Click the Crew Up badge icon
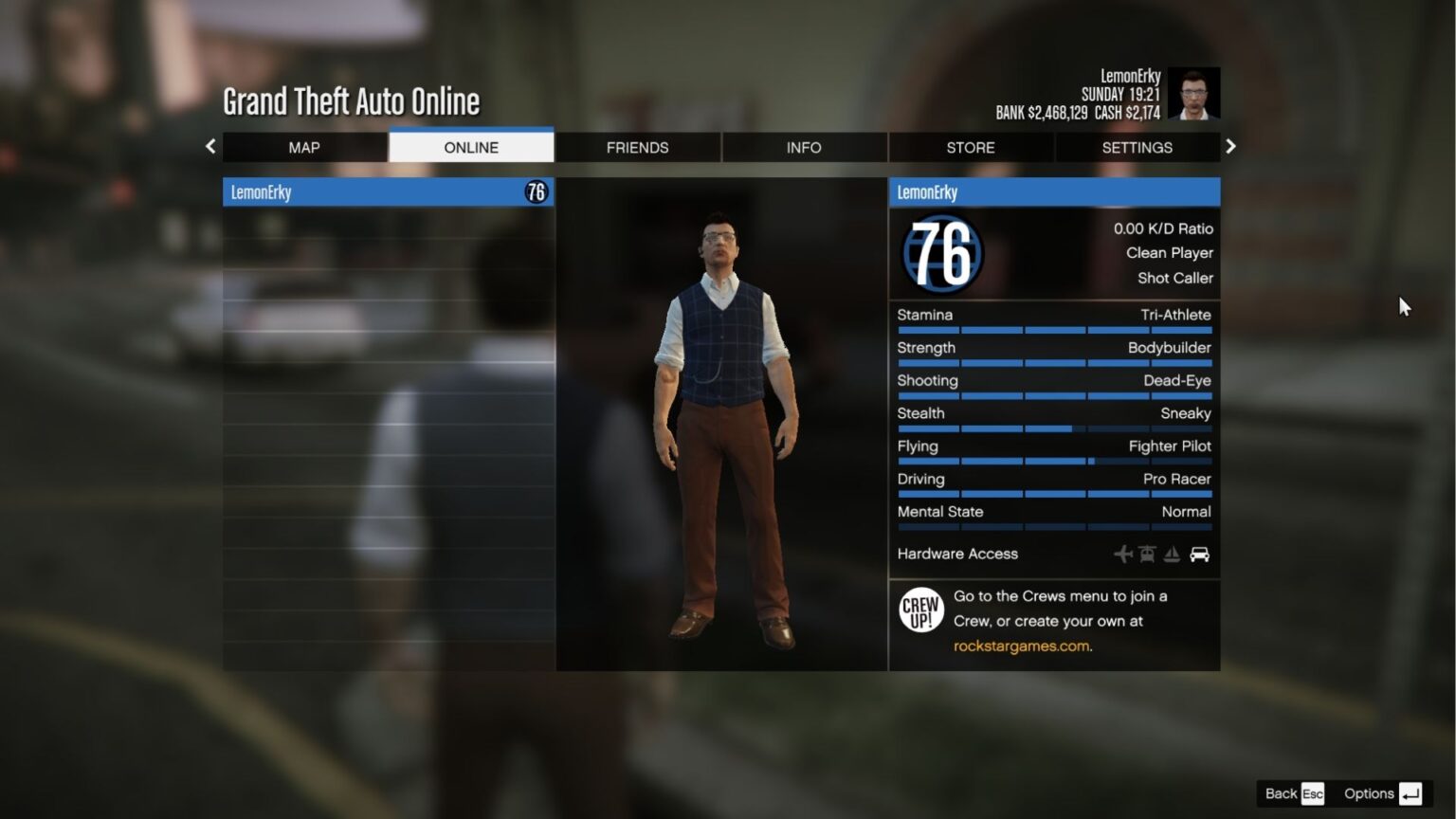The image size is (1456, 819). coord(919,610)
